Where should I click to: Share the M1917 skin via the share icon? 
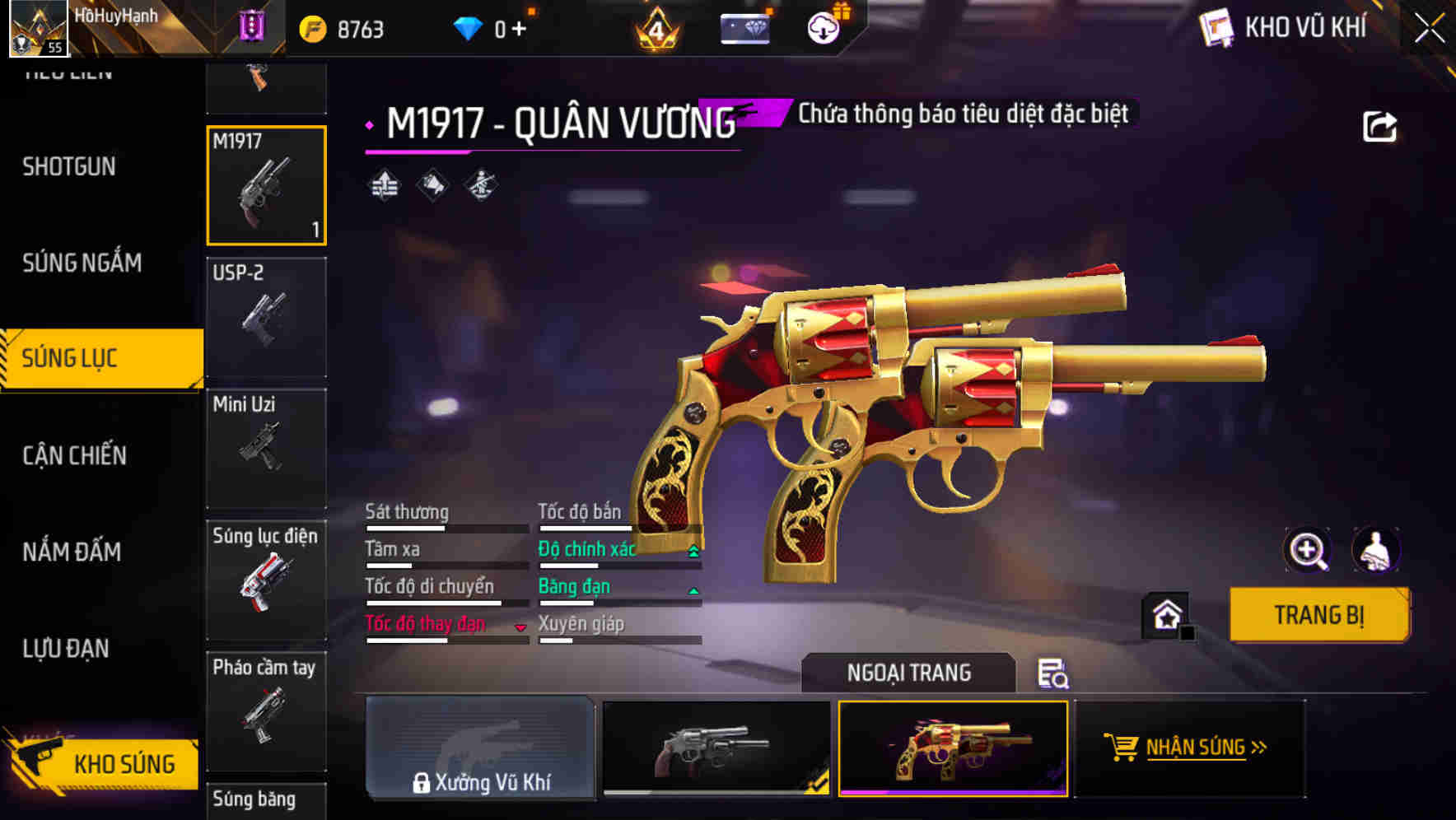coord(1380,124)
